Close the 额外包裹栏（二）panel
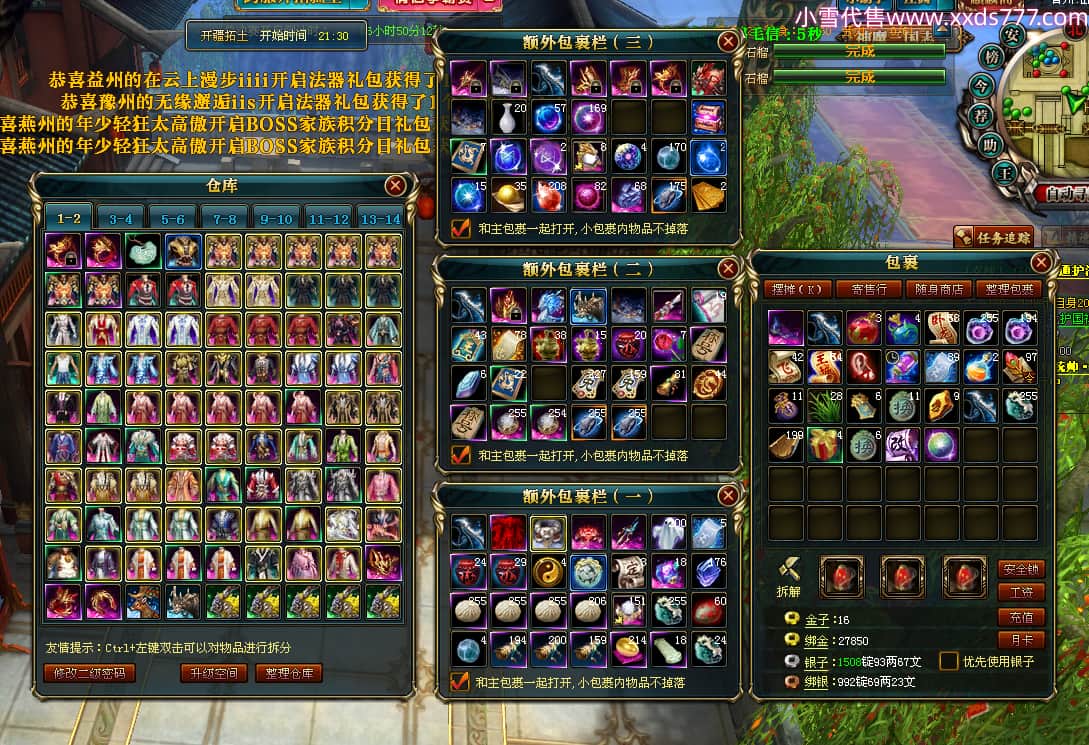 [728, 269]
